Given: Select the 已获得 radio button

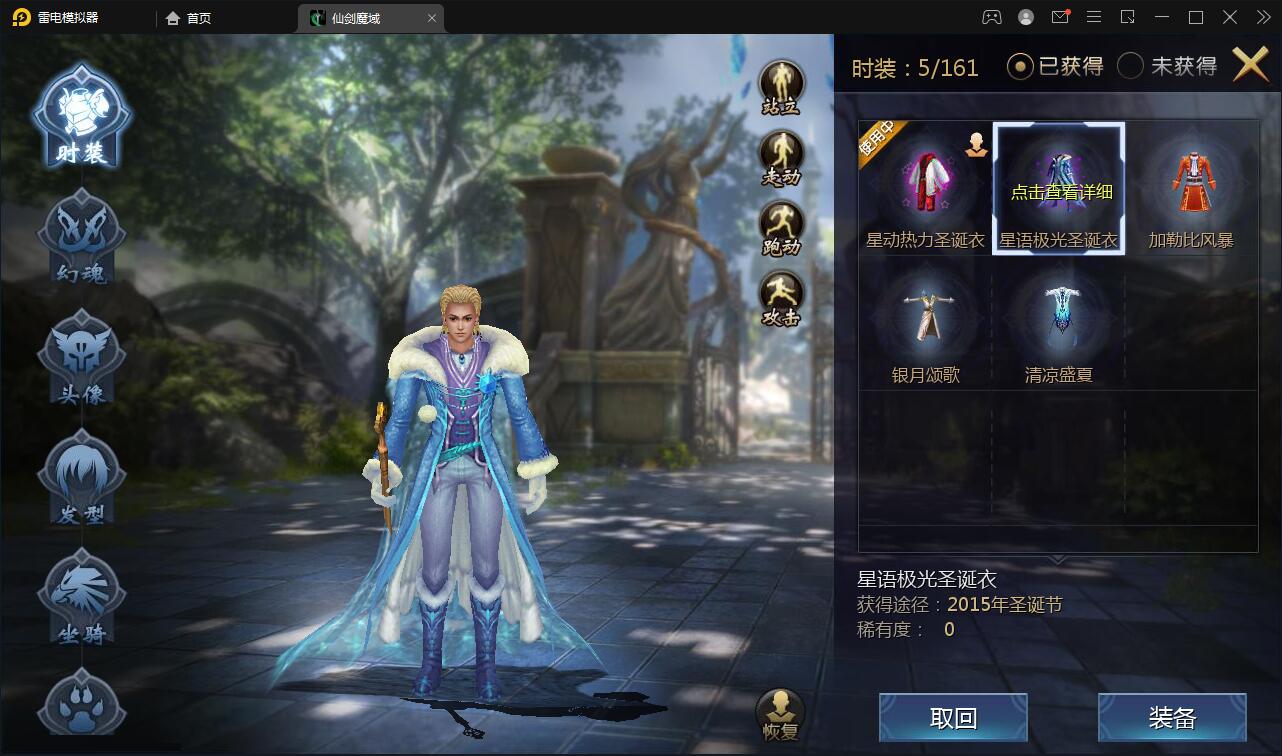Looking at the screenshot, I should (1019, 65).
